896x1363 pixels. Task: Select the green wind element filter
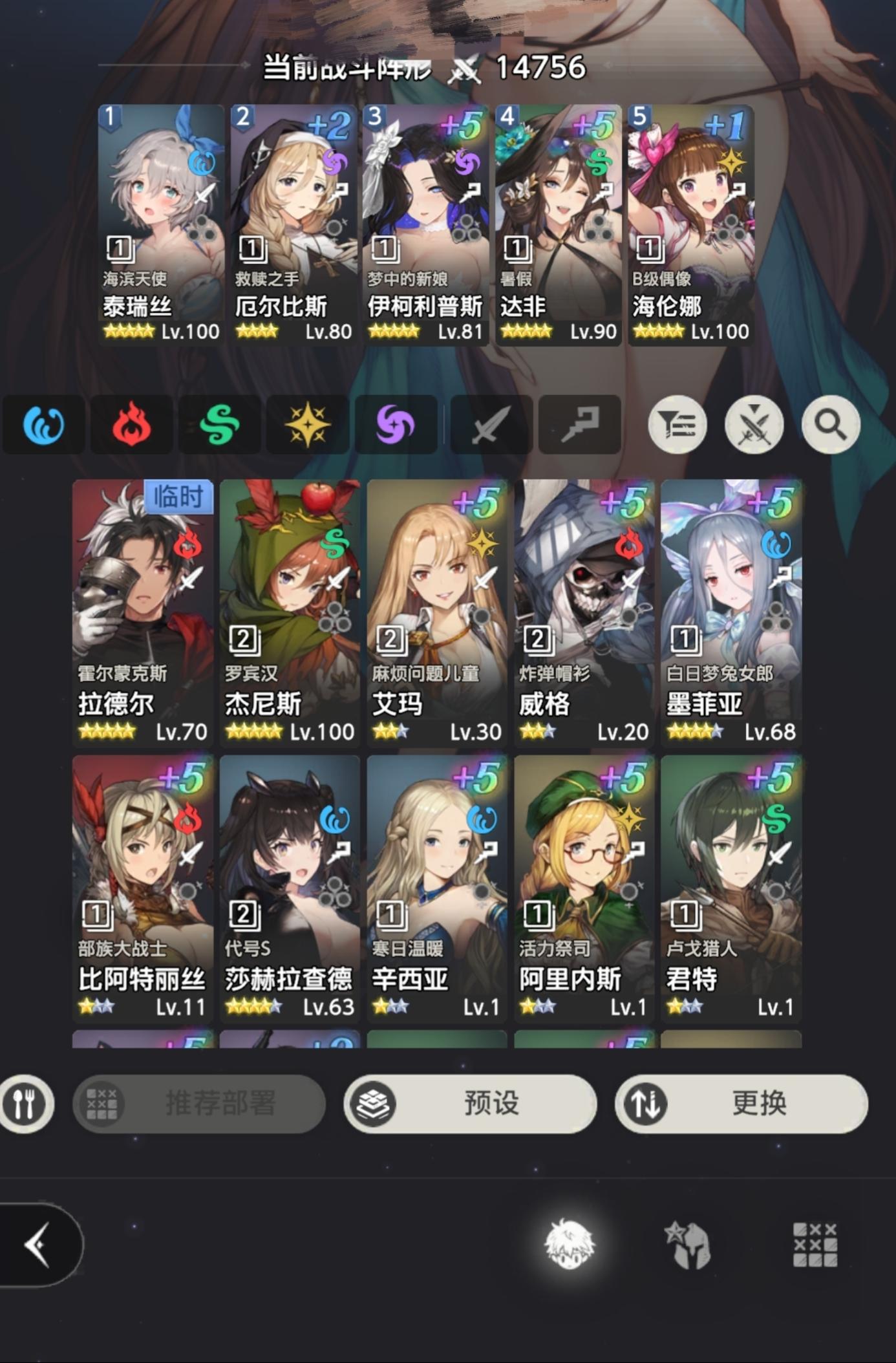pos(219,424)
